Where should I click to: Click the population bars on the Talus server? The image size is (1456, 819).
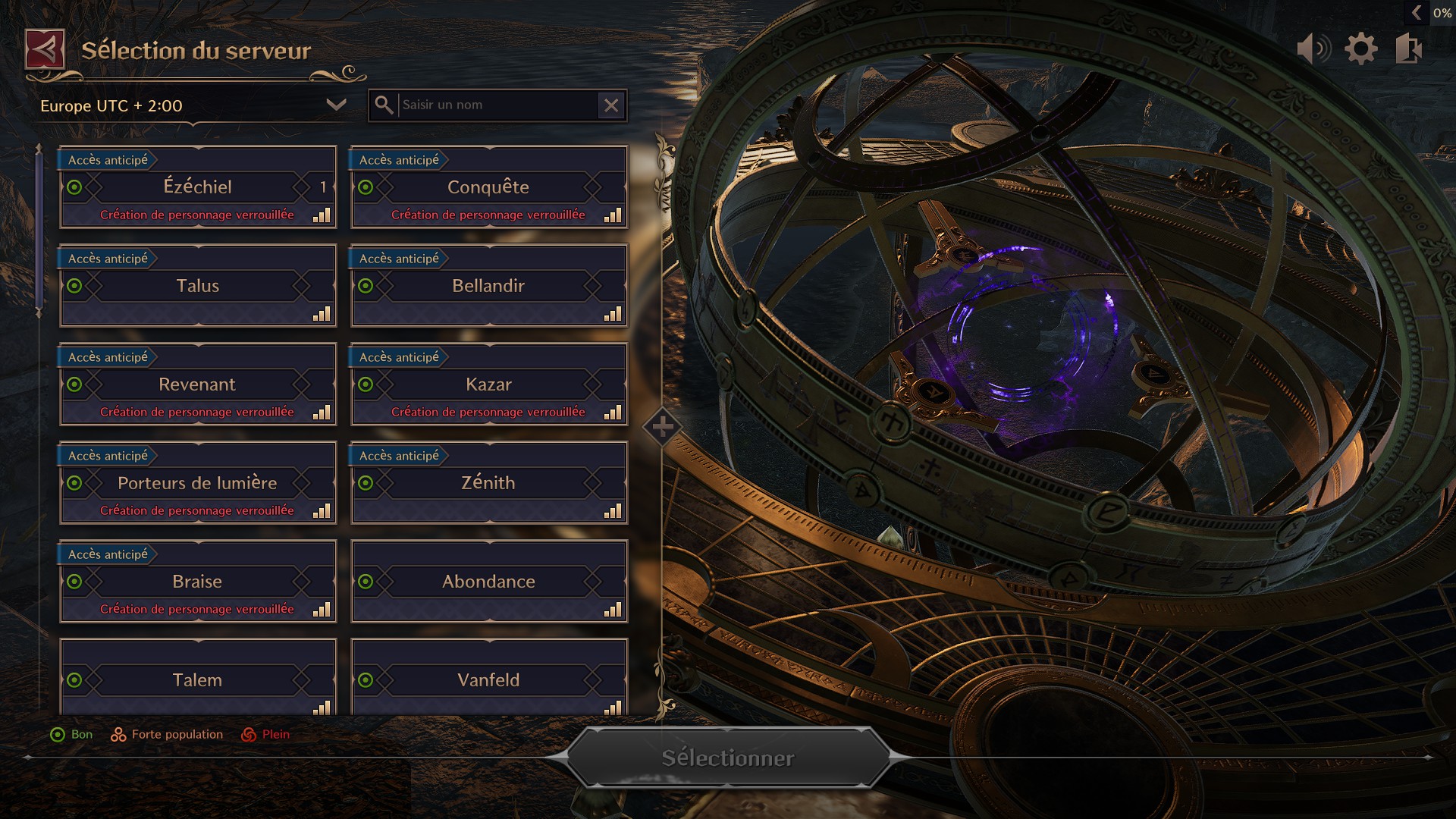(x=321, y=313)
